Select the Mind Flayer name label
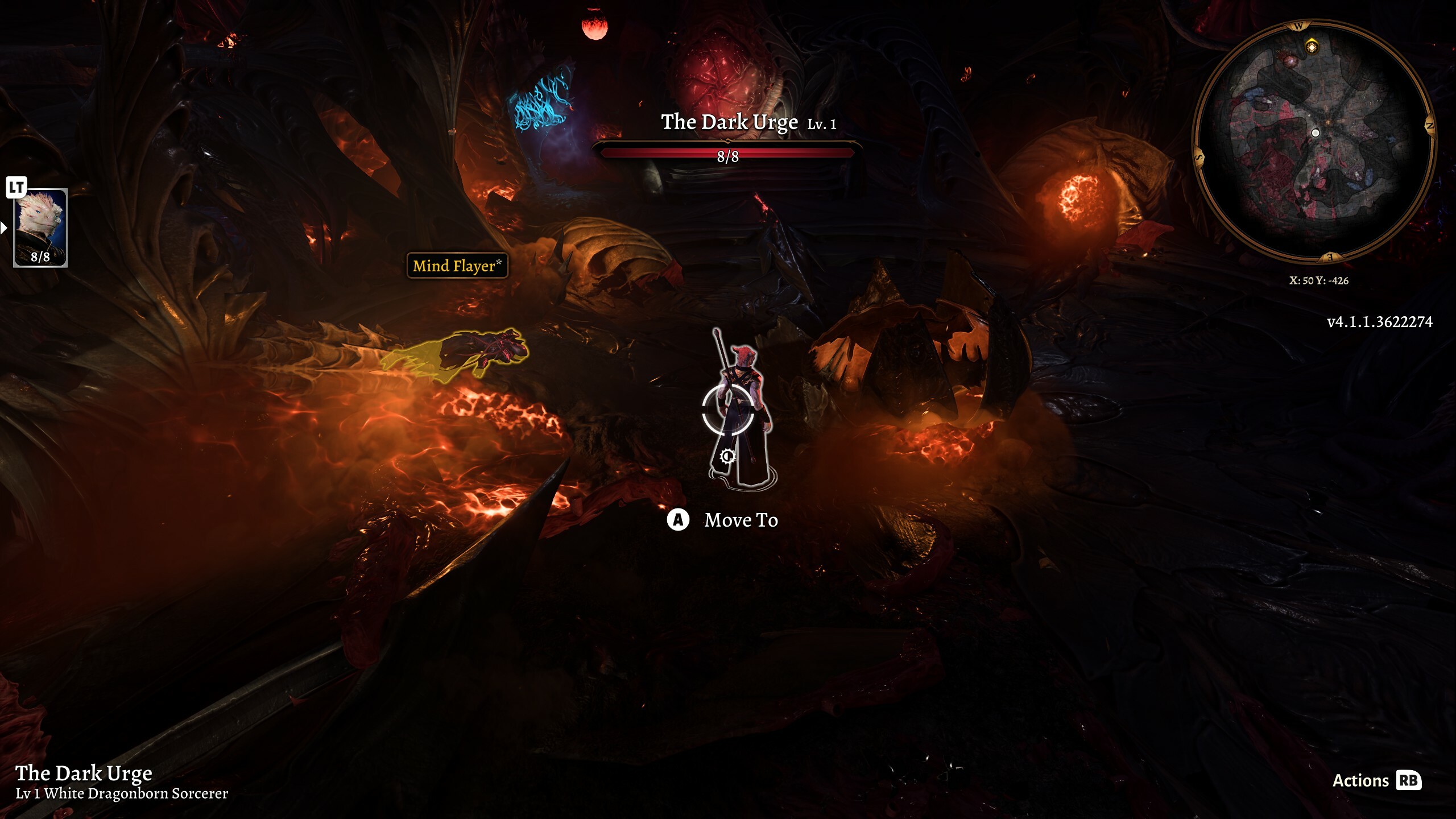1456x819 pixels. [457, 266]
